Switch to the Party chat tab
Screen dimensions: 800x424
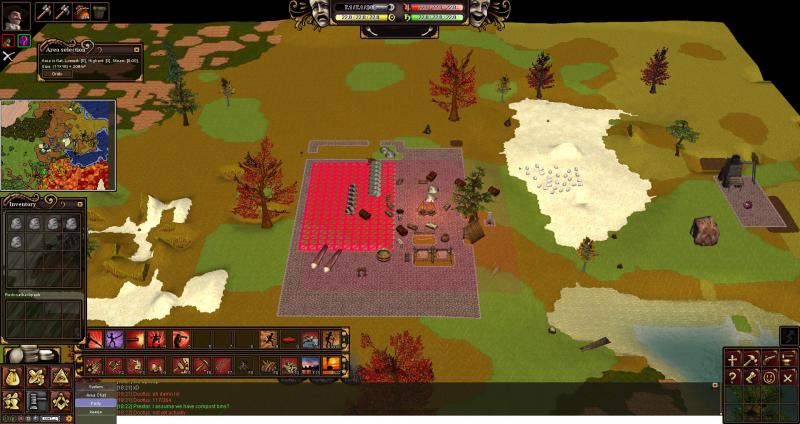click(96, 404)
